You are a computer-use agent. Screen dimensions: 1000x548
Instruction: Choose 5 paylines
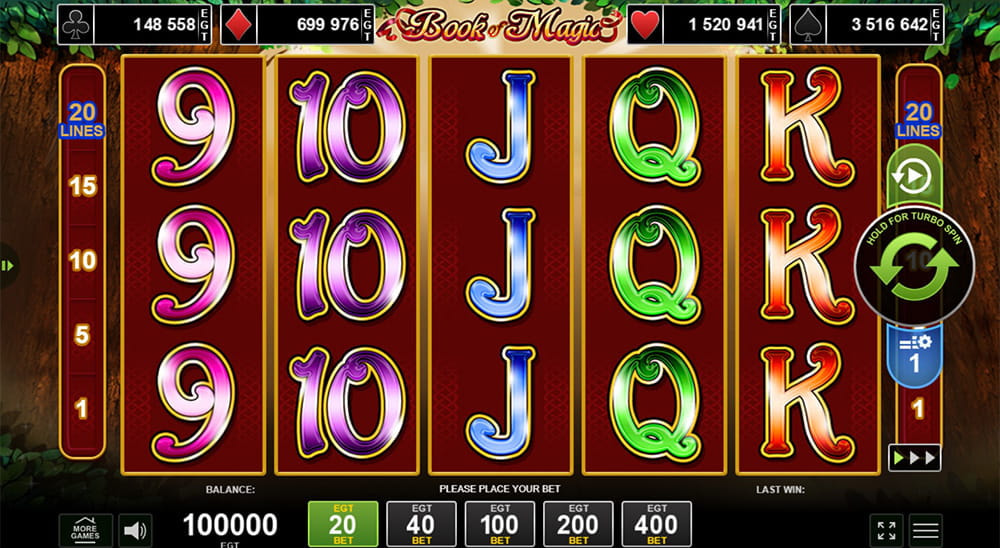[x=82, y=334]
